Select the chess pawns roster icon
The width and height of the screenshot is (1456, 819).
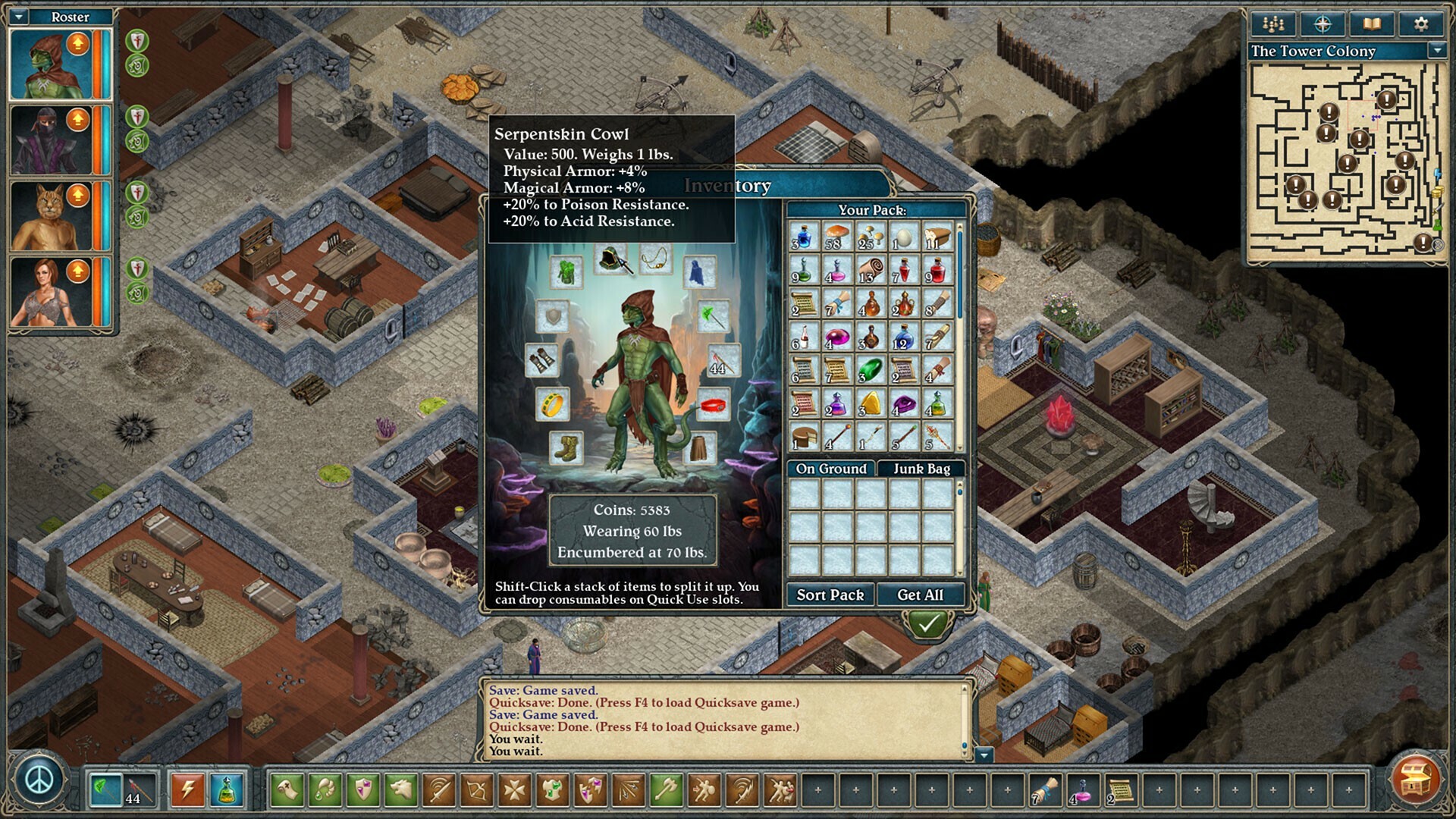pos(1272,24)
